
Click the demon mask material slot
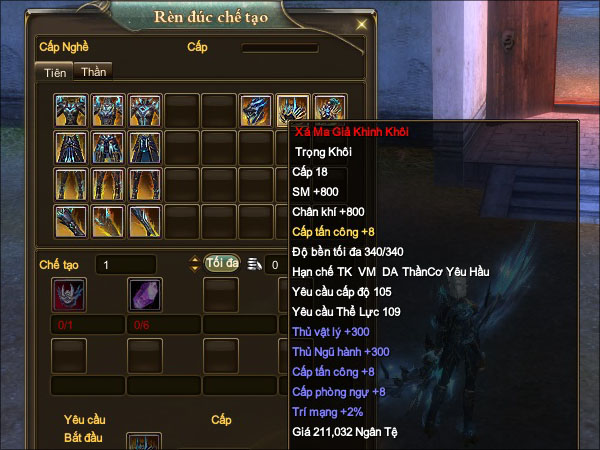69,295
